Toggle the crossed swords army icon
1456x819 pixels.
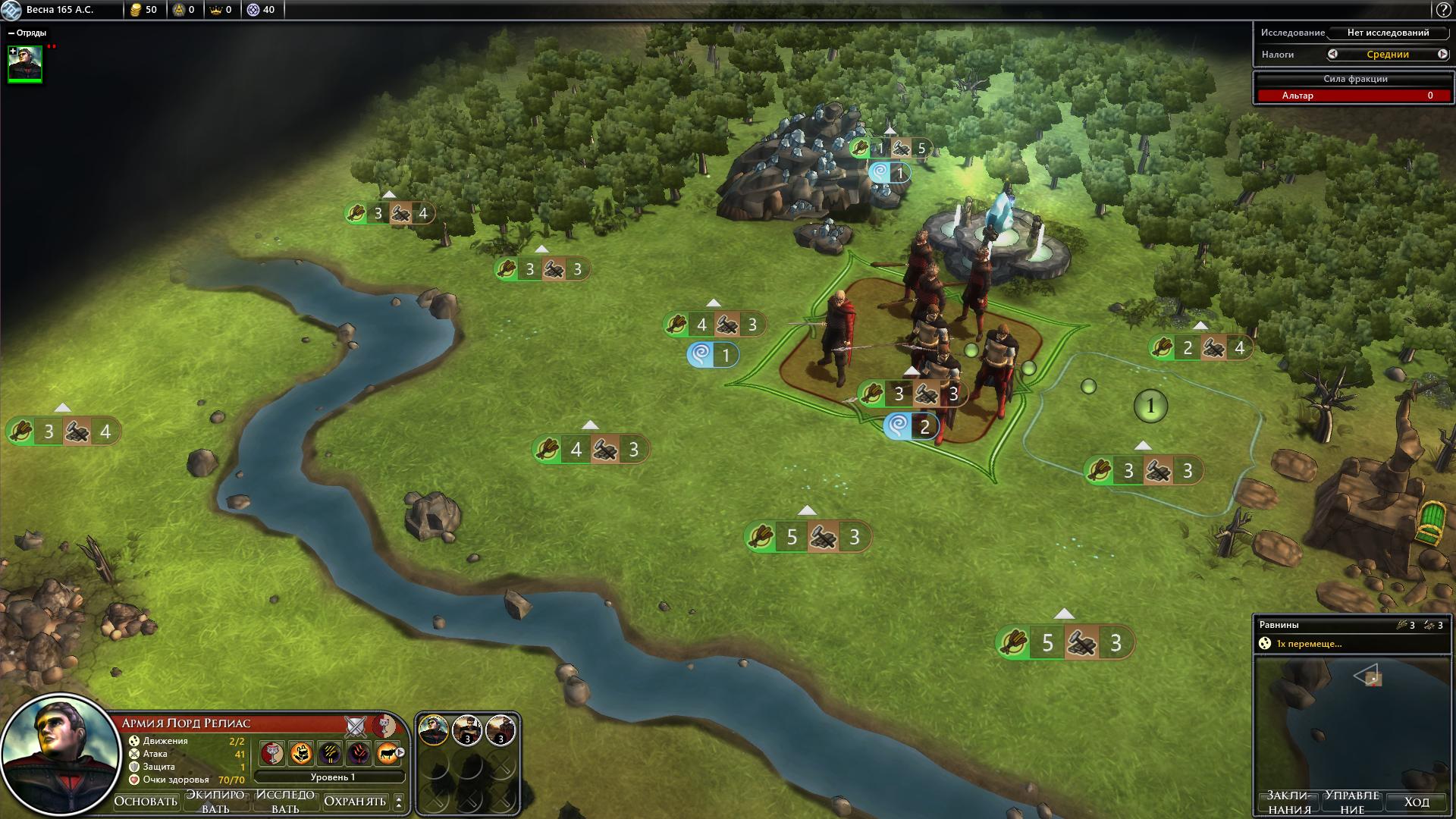coord(356,726)
